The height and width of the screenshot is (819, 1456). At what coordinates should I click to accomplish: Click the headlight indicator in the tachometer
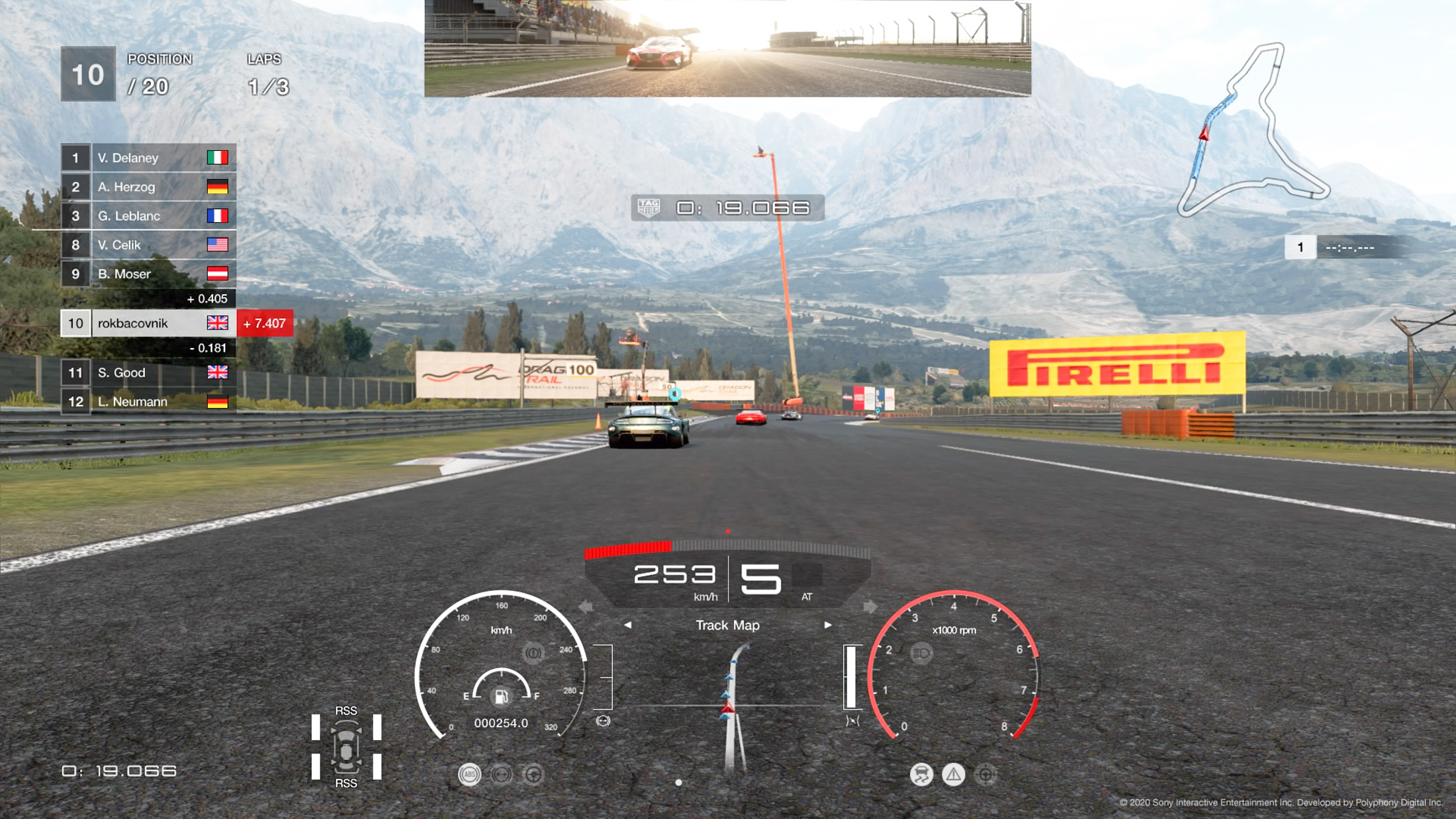pyautogui.click(x=921, y=654)
